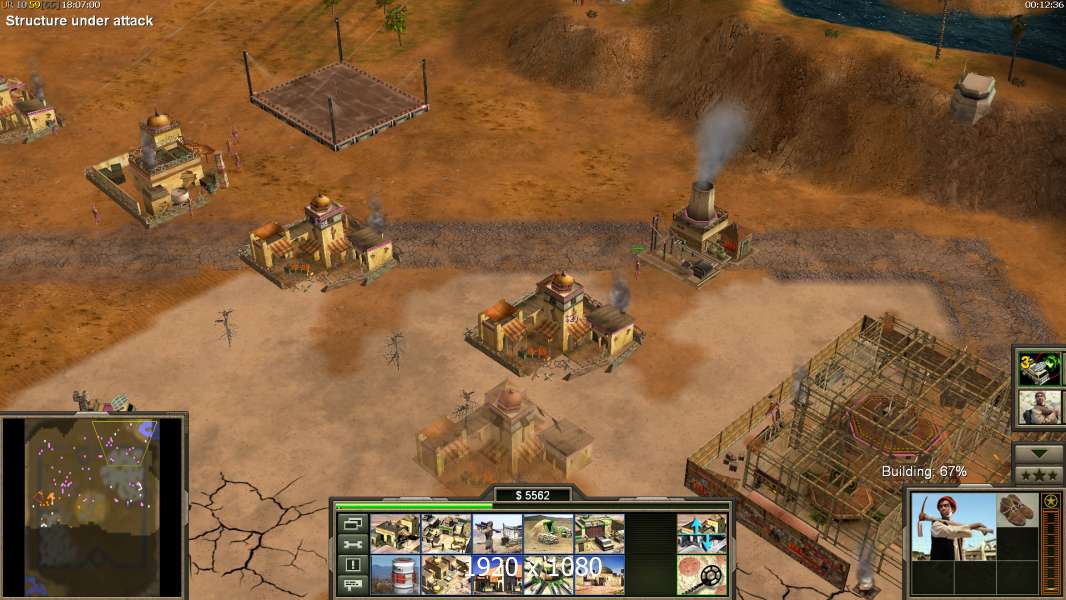Image resolution: width=1066 pixels, height=600 pixels.
Task: Click the wrench button on command bar
Action: tap(351, 544)
